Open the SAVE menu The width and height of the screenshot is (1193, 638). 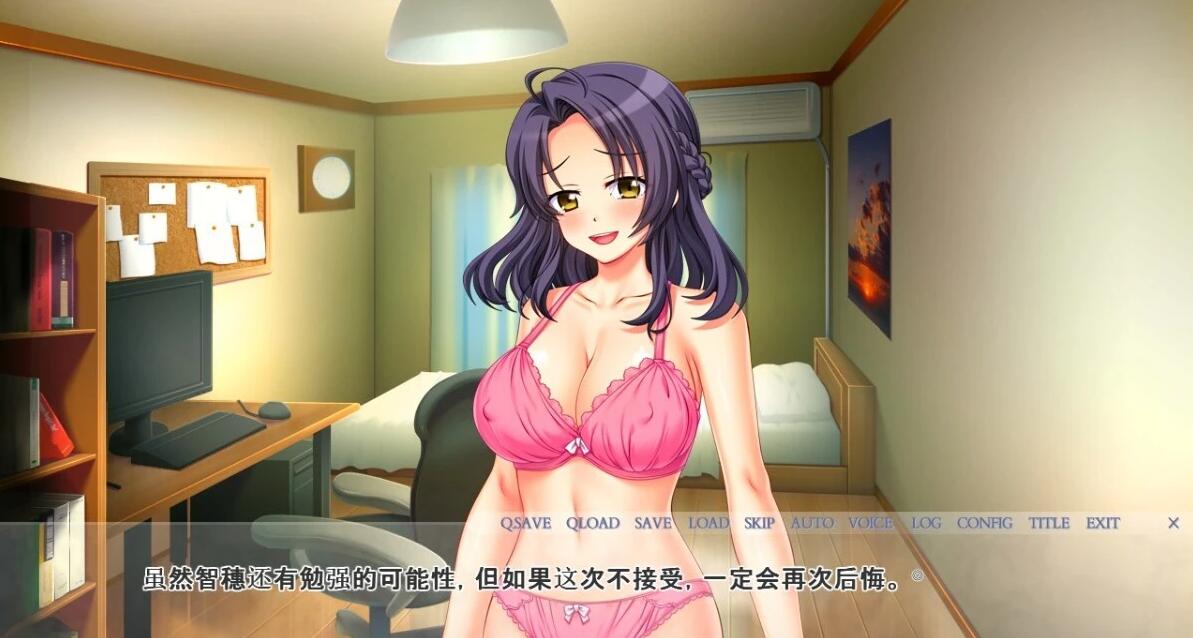click(652, 523)
